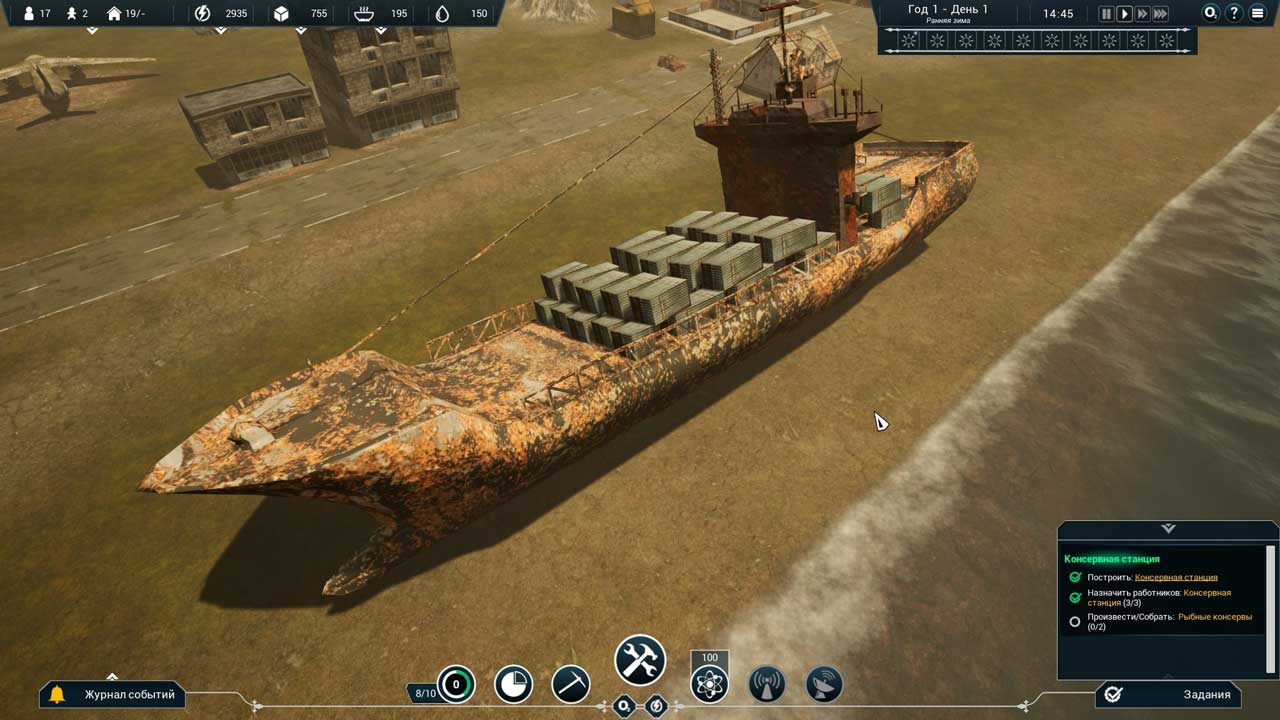Open the Журнал событий event log

(113, 694)
